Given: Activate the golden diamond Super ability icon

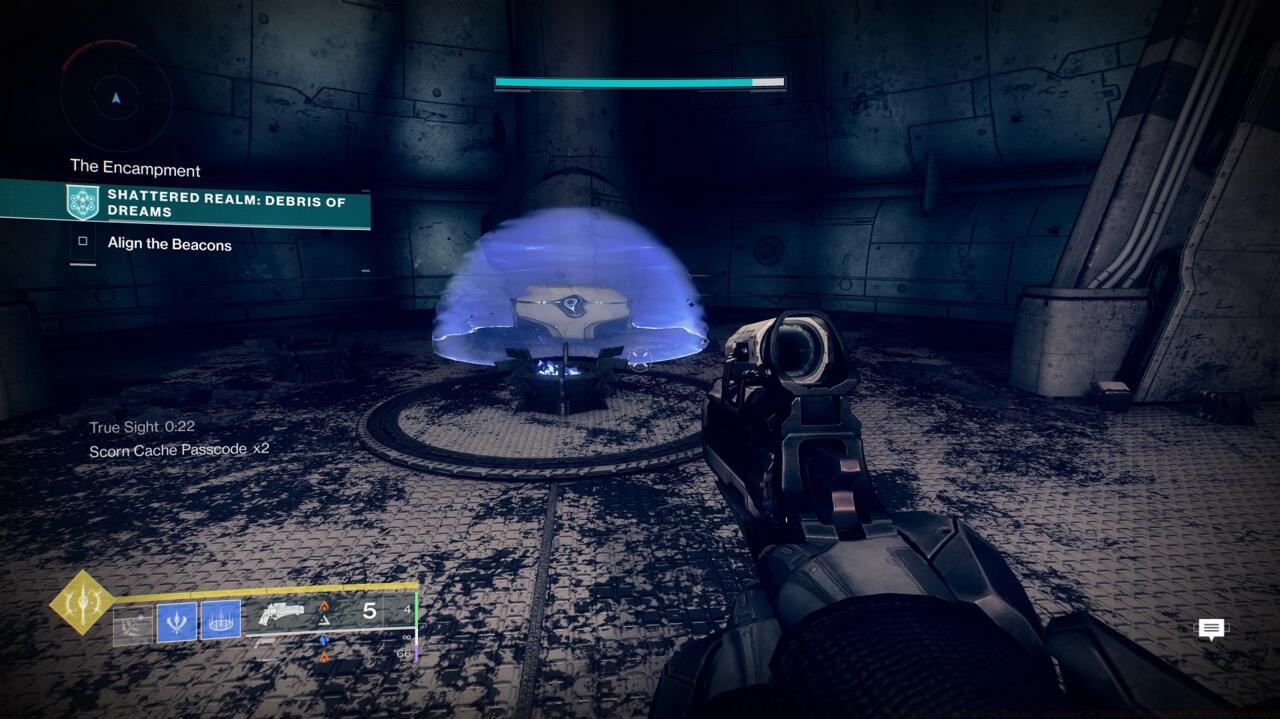Looking at the screenshot, I should [81, 602].
